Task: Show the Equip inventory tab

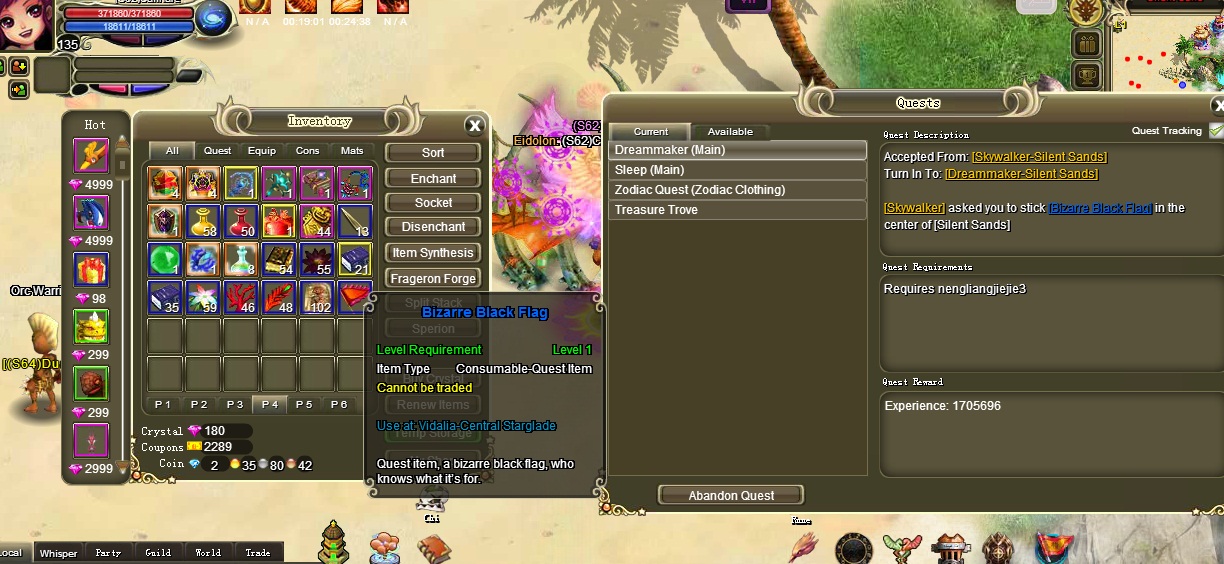Action: [262, 151]
